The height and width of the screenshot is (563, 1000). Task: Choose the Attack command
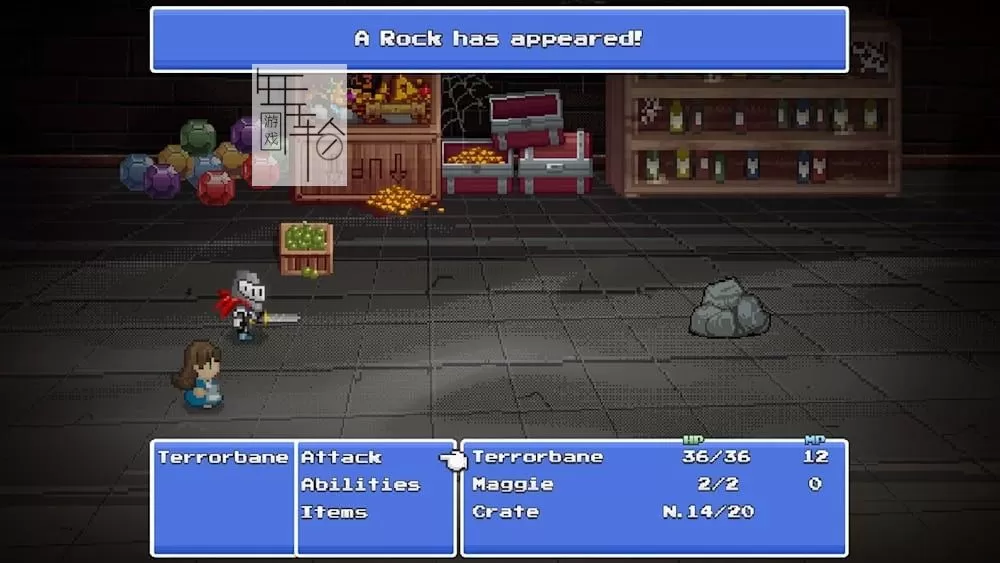[x=342, y=457]
